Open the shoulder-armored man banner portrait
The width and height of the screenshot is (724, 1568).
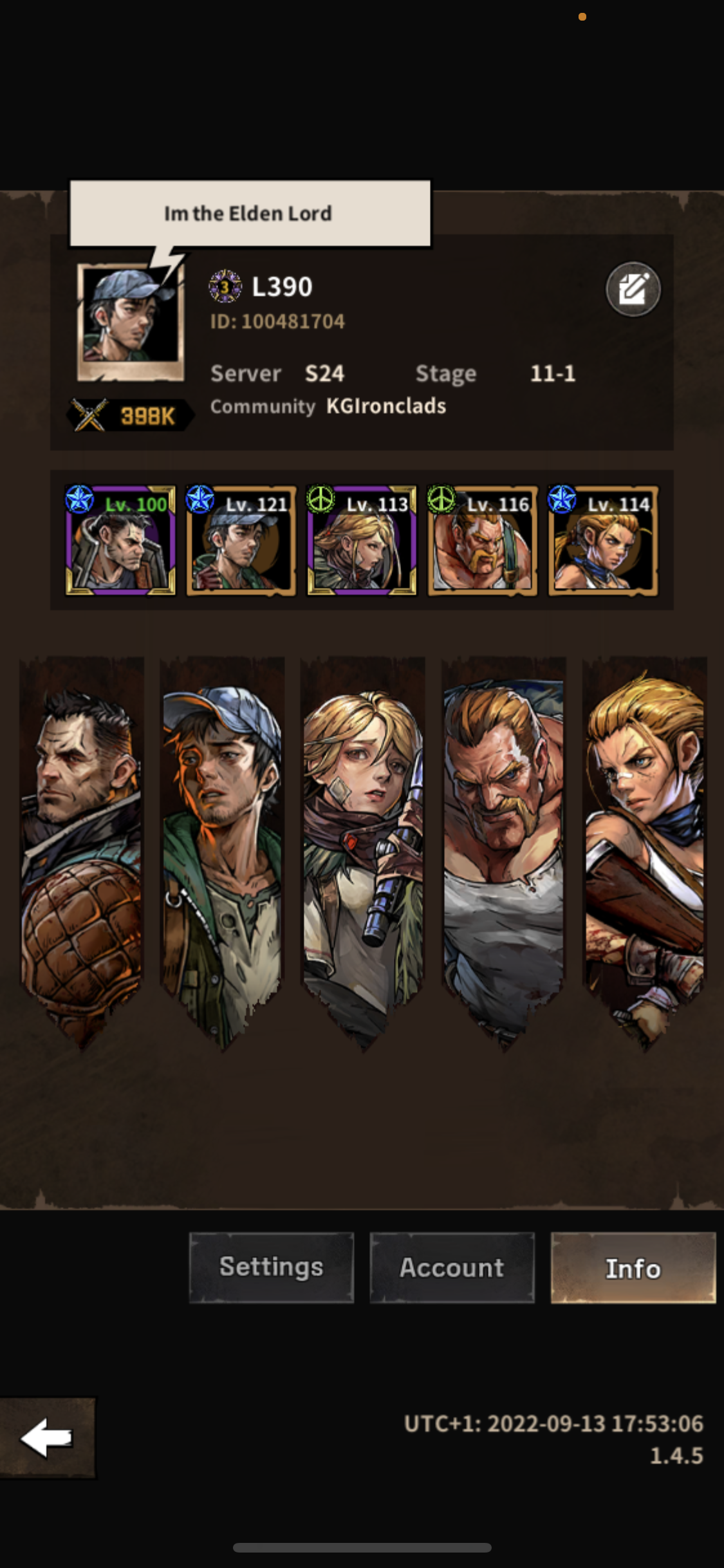(x=82, y=850)
